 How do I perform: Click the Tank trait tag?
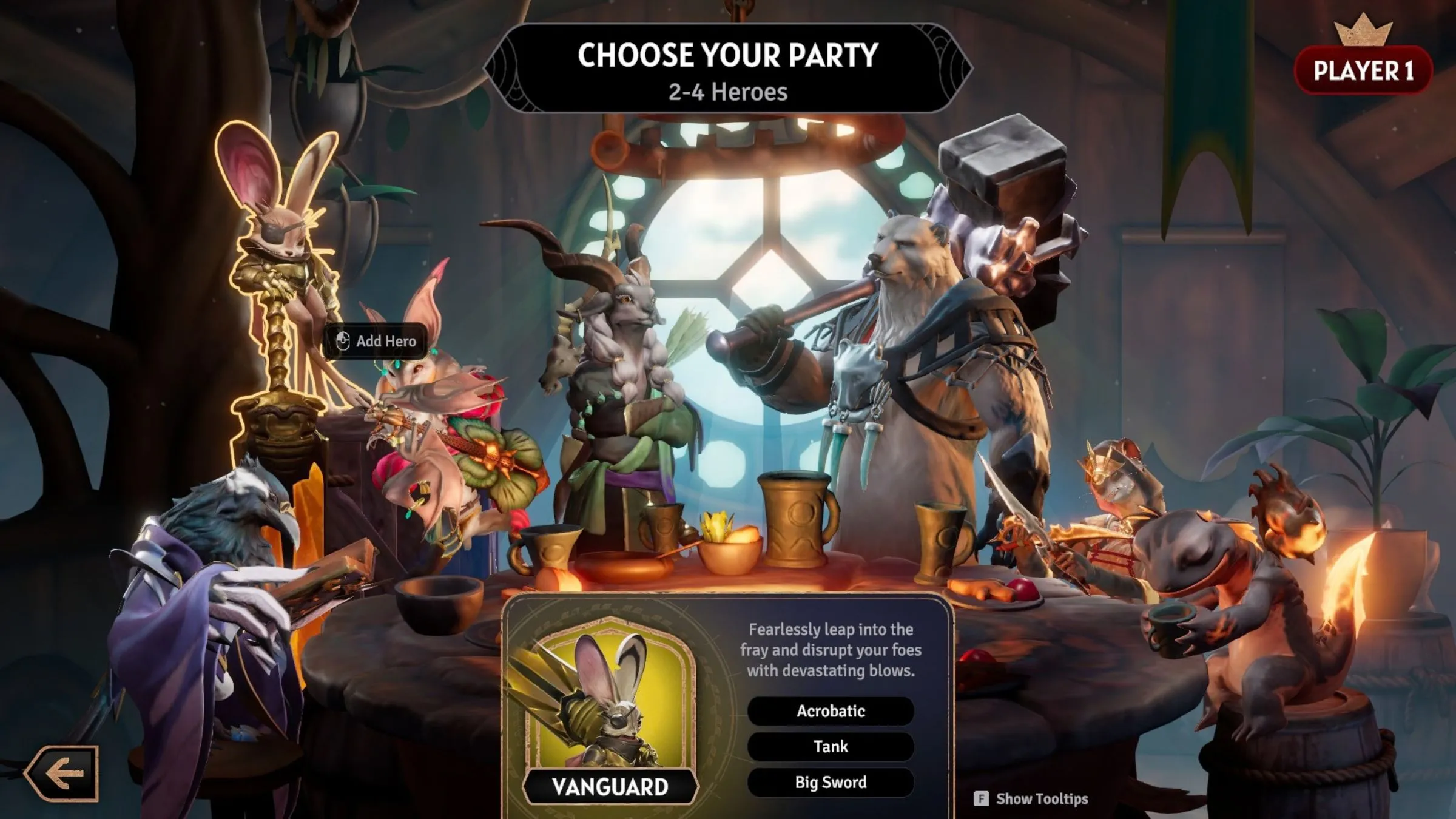(x=831, y=747)
